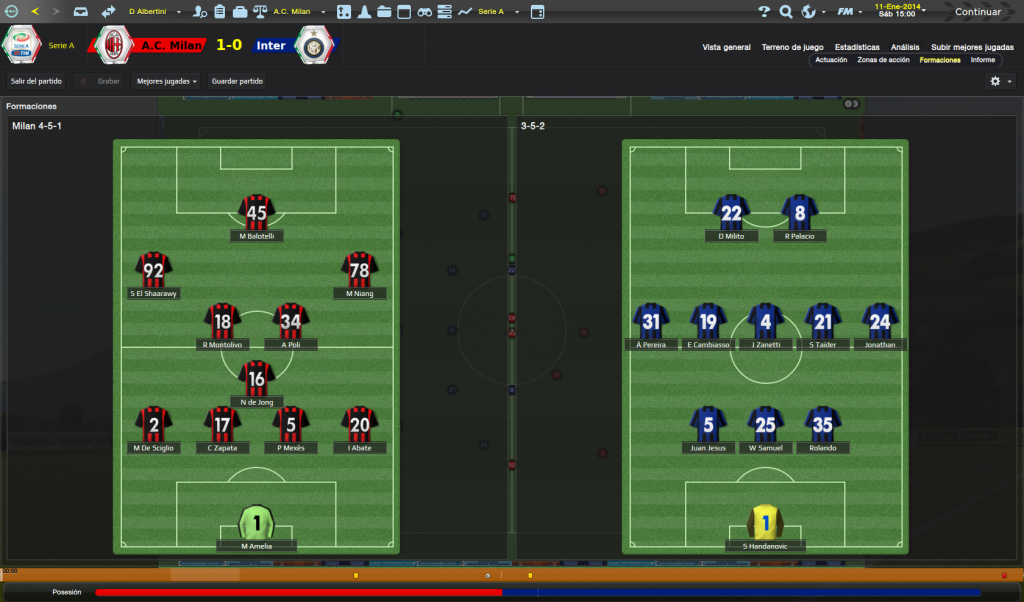This screenshot has width=1024, height=602.
Task: Choose goalkeeper S Handanovic
Action: 766,522
